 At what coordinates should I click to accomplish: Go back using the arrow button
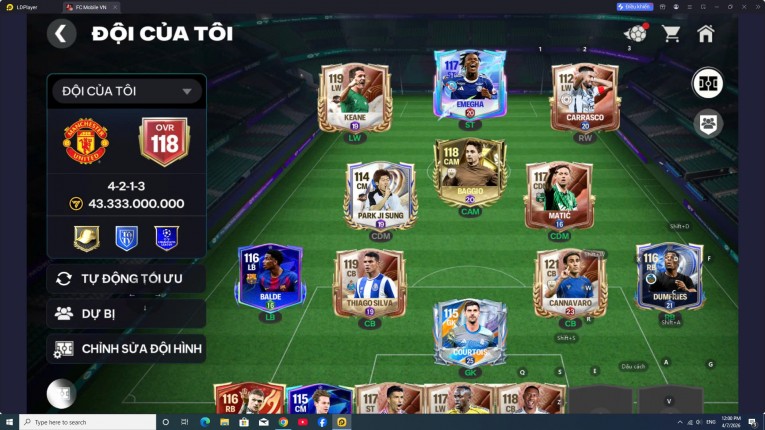click(61, 34)
